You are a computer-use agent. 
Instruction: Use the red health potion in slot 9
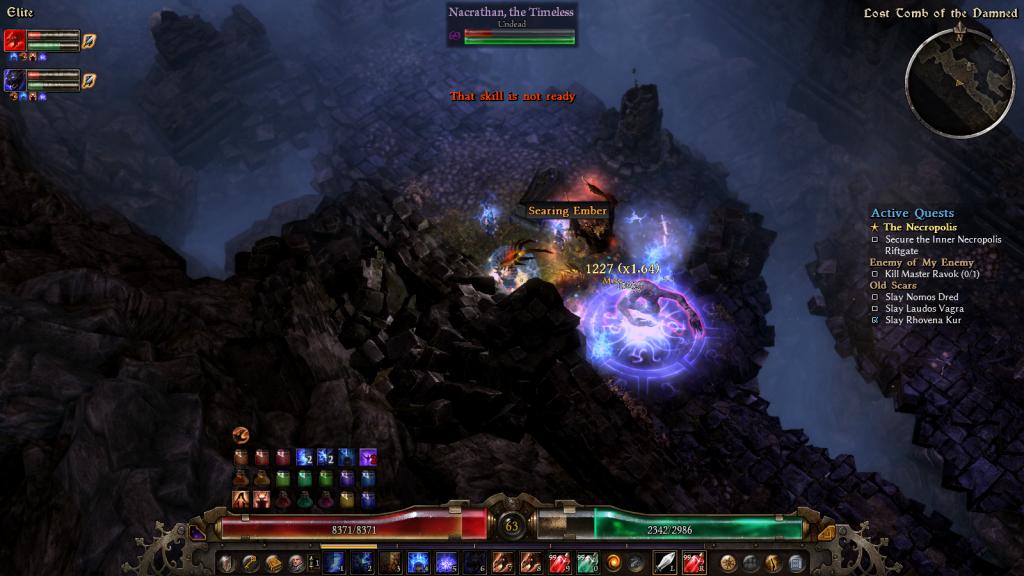pyautogui.click(x=558, y=563)
